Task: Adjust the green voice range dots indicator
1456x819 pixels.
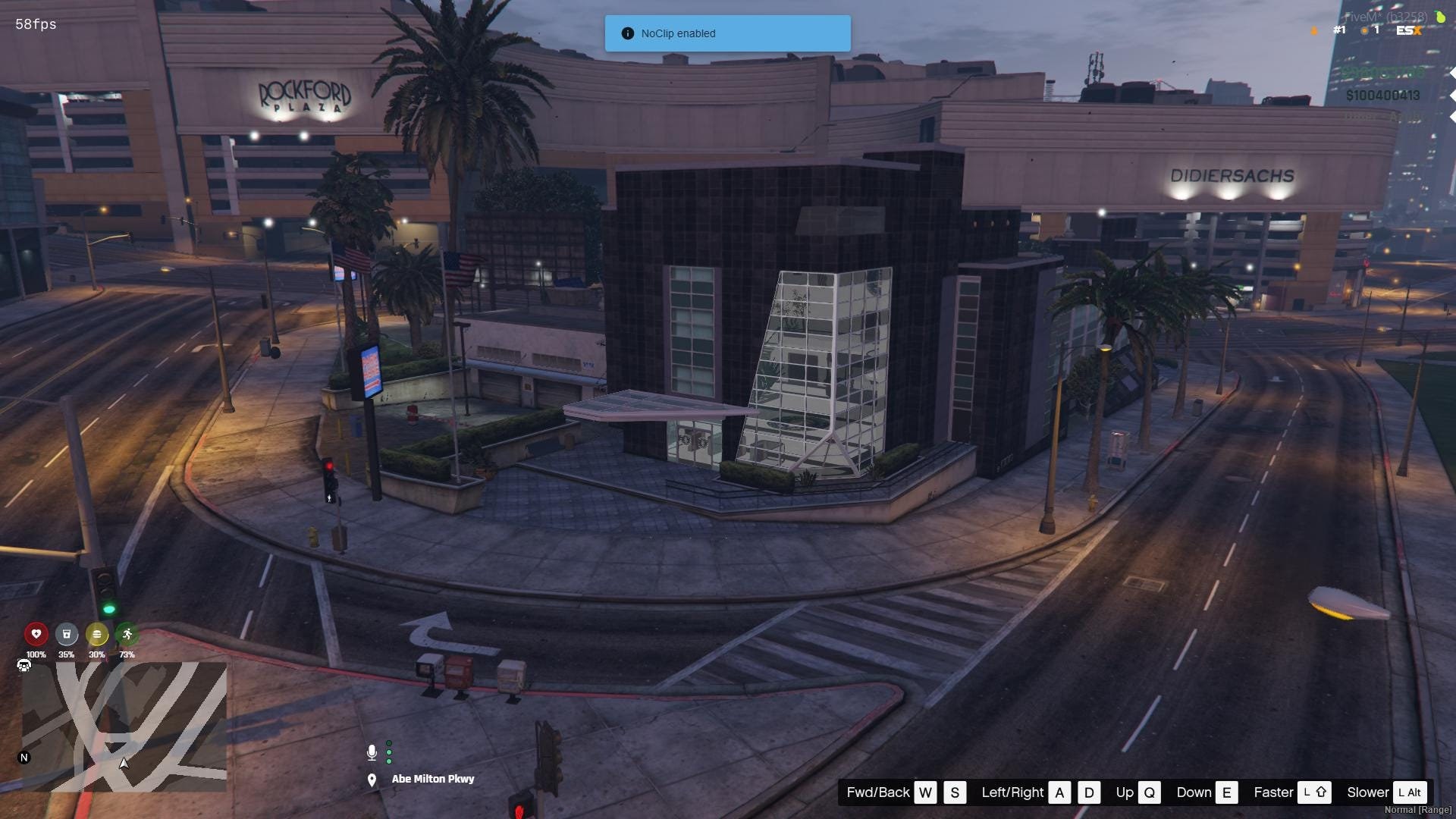Action: pos(389,752)
